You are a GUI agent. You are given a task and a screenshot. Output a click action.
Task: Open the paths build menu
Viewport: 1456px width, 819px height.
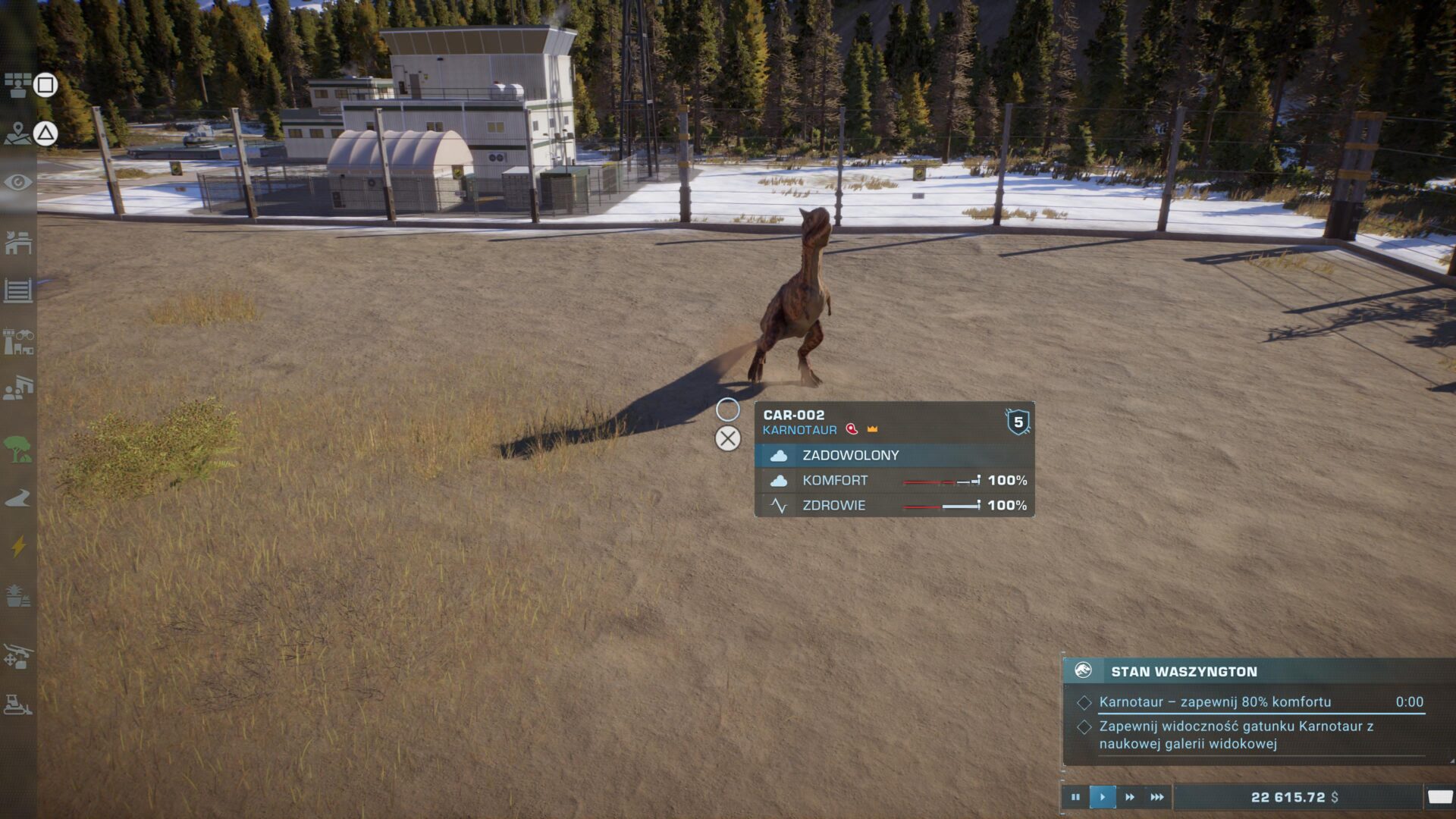[18, 498]
